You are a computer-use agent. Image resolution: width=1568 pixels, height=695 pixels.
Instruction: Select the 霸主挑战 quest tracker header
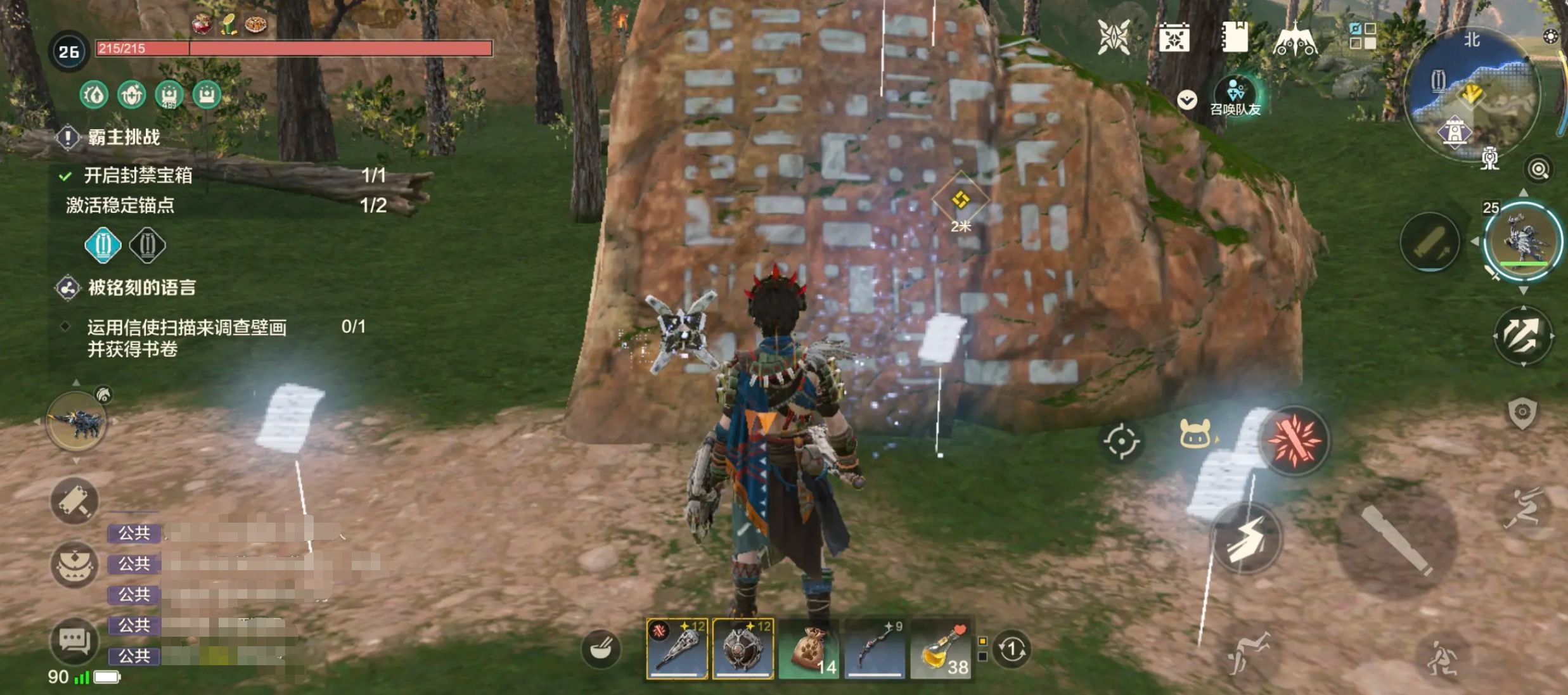124,137
